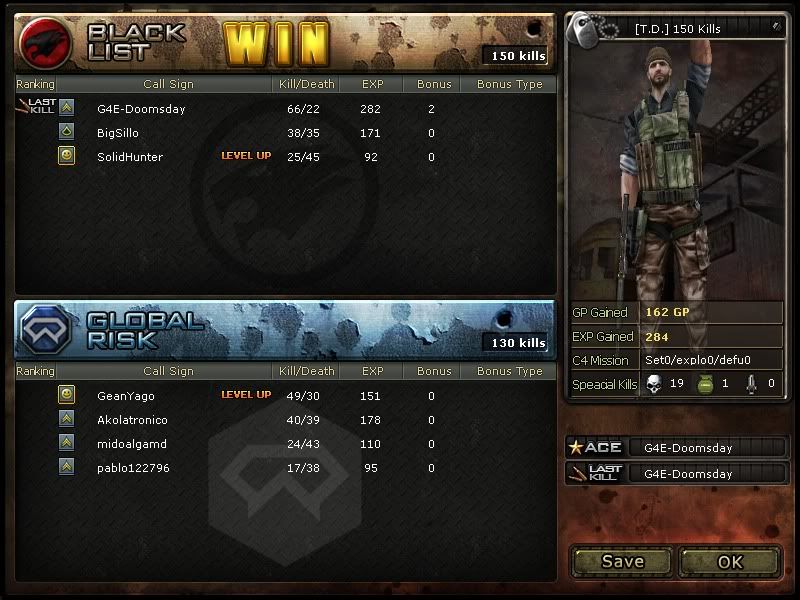Pick Akolatronico's scoreboard row

[132, 420]
